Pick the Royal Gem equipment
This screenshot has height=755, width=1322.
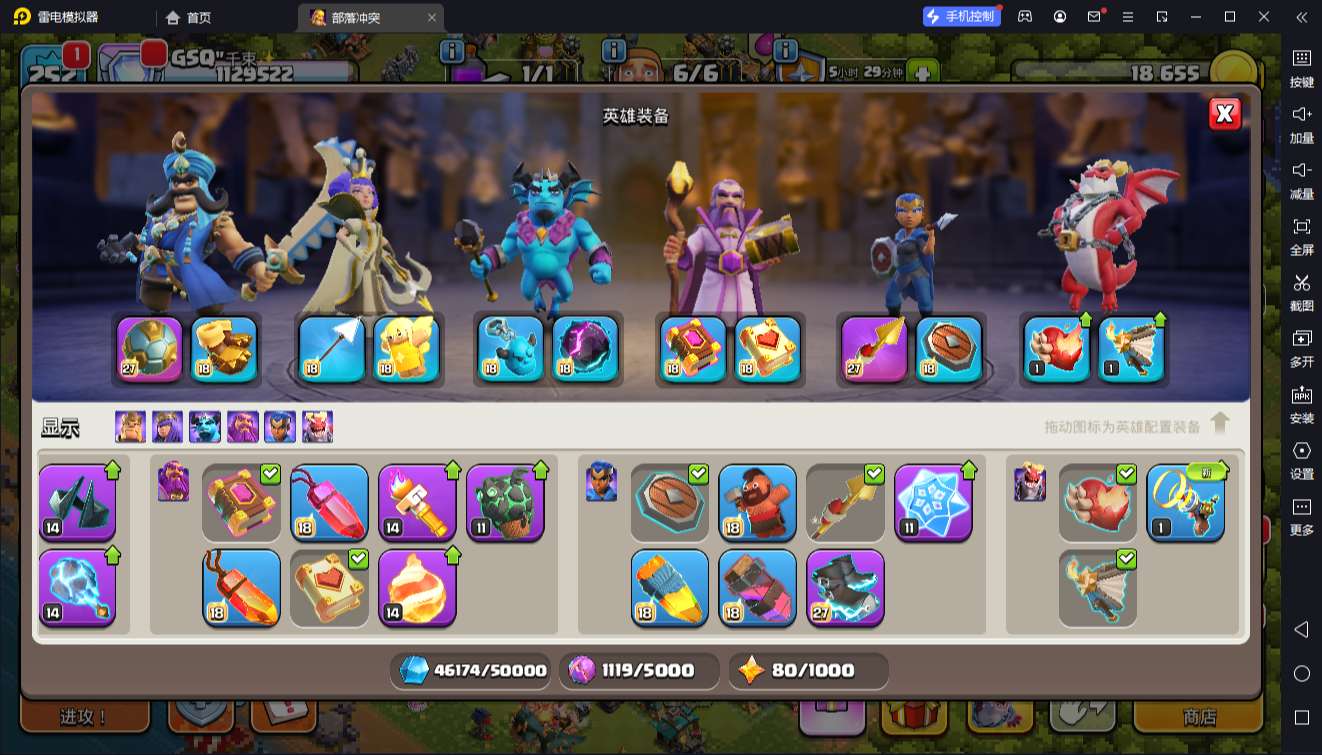click(x=757, y=587)
